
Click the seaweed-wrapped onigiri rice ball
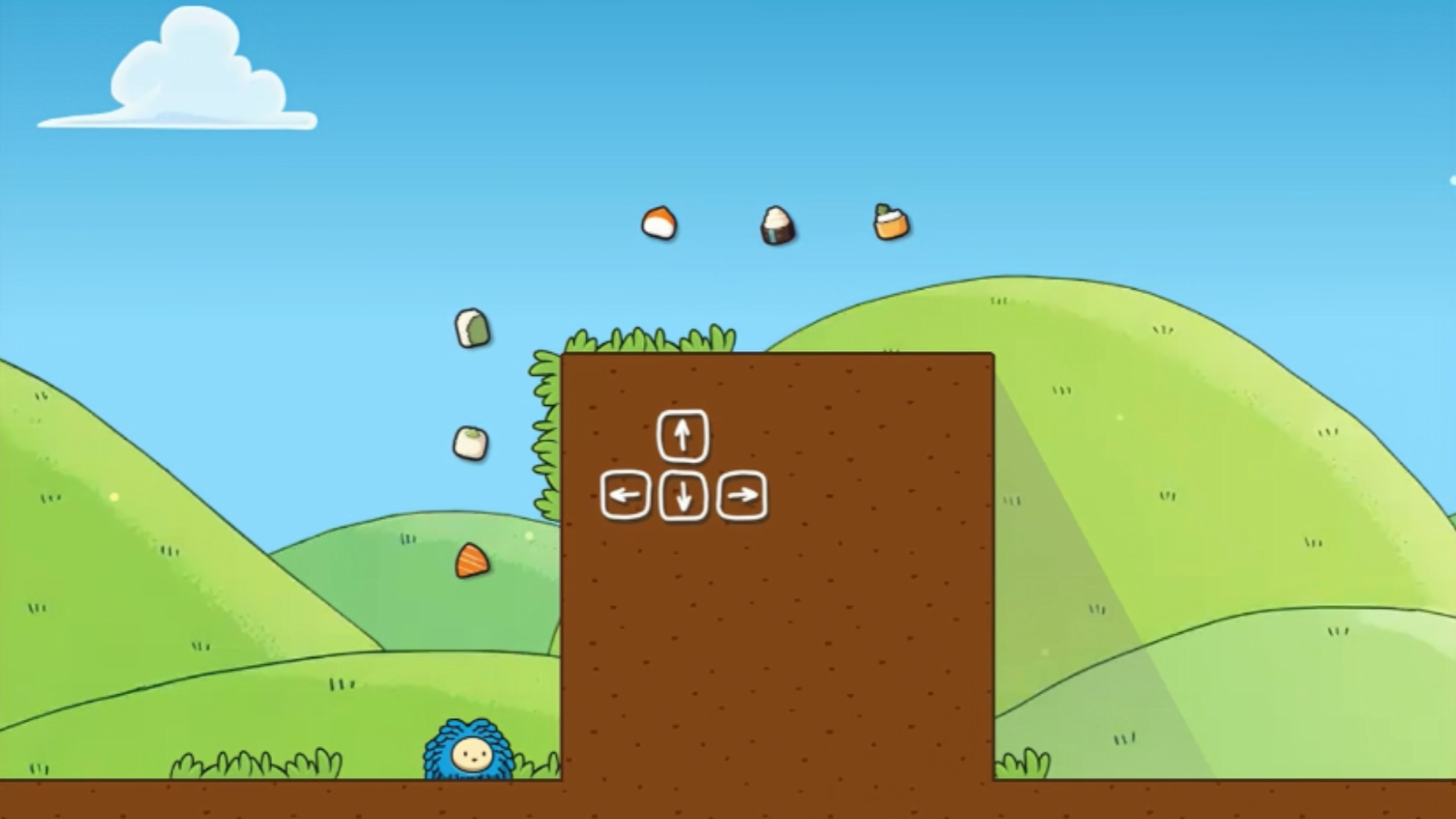(775, 225)
